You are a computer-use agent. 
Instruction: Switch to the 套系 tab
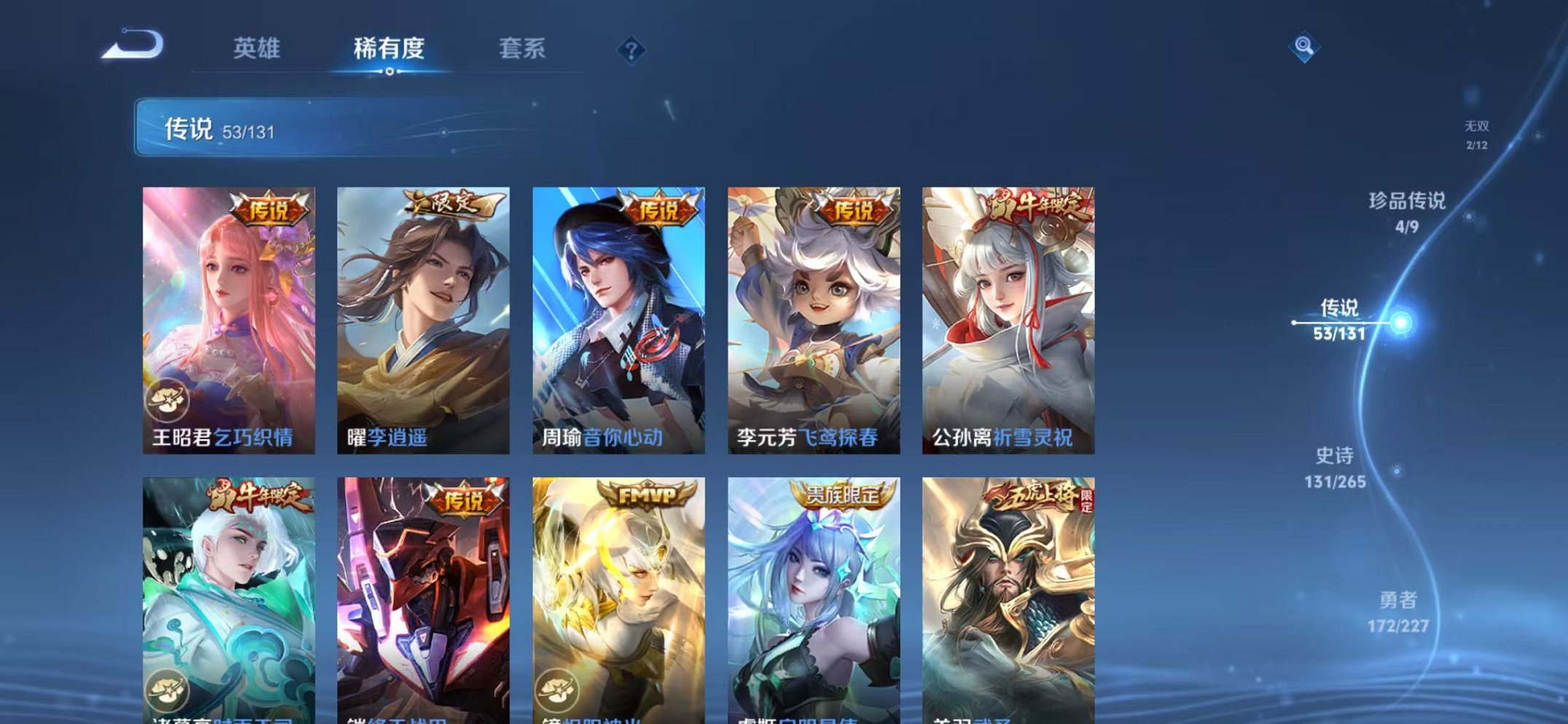(x=522, y=50)
